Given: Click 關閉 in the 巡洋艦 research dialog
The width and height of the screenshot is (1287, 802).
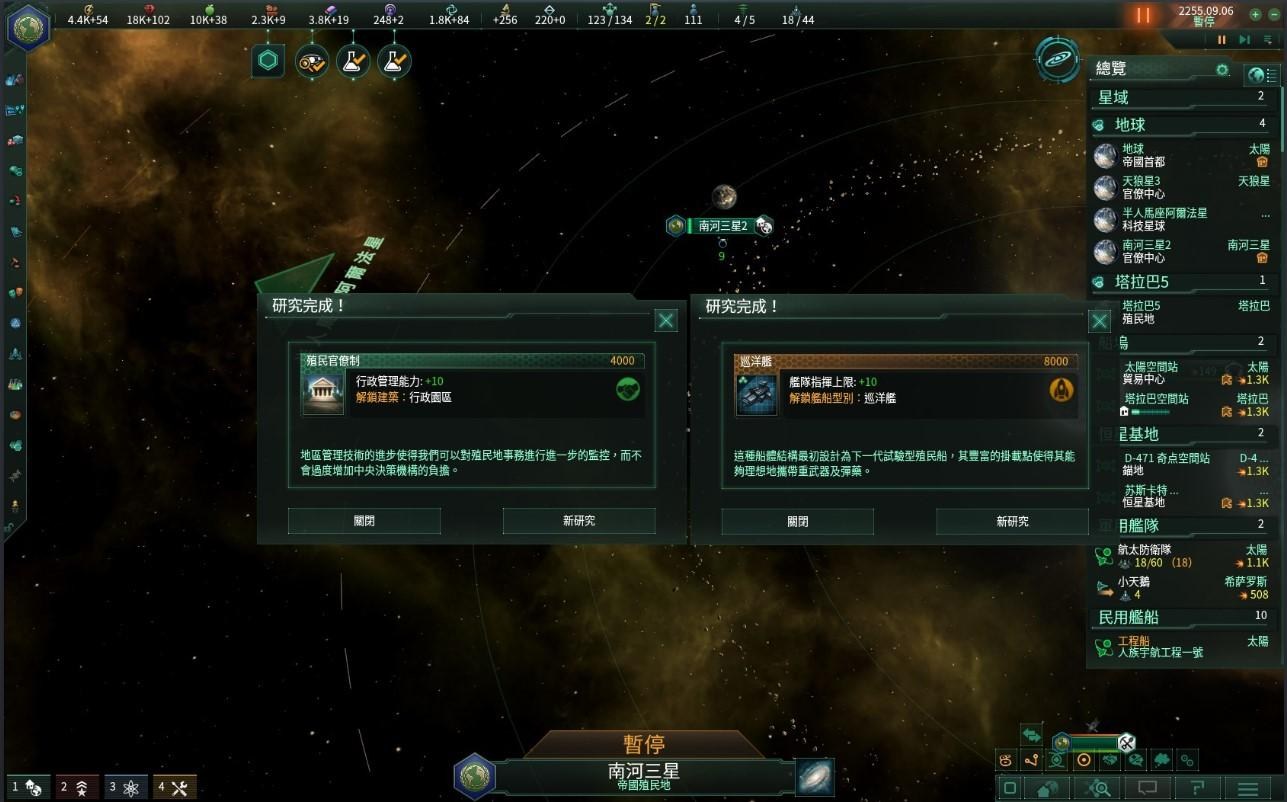Looking at the screenshot, I should tap(797, 521).
